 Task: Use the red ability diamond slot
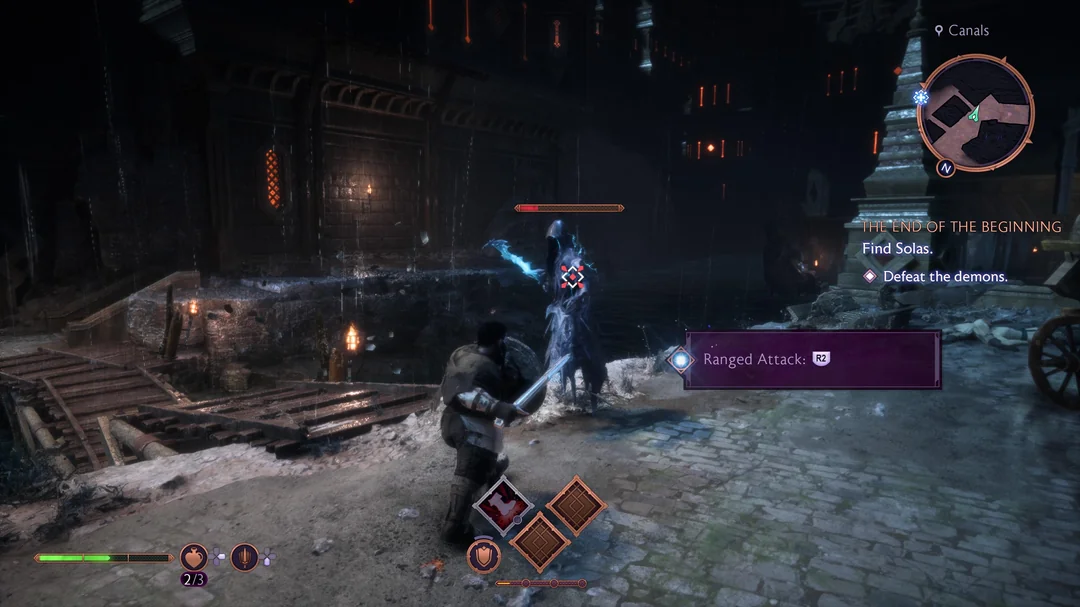[x=503, y=507]
